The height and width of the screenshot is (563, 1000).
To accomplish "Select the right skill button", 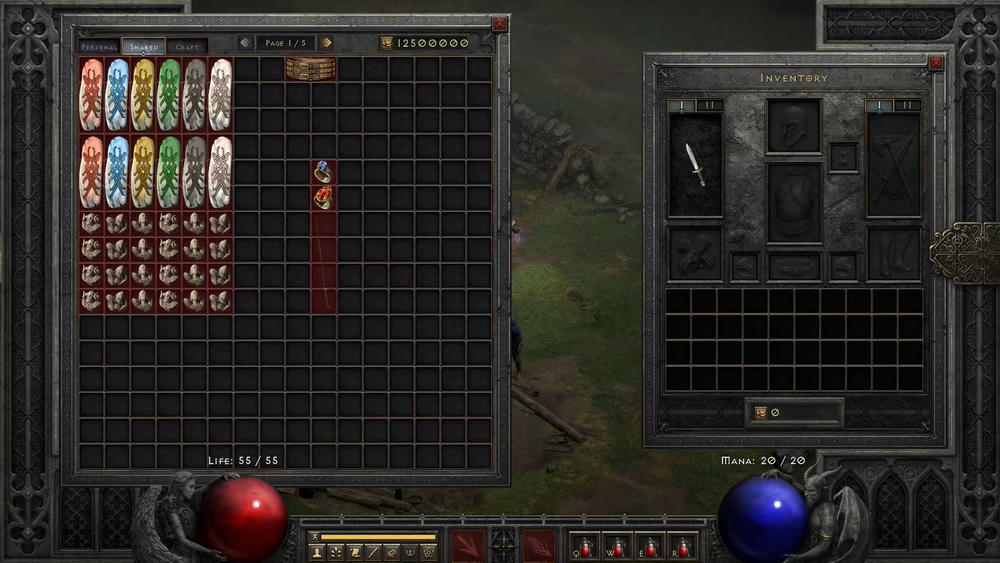I will pyautogui.click(x=538, y=545).
